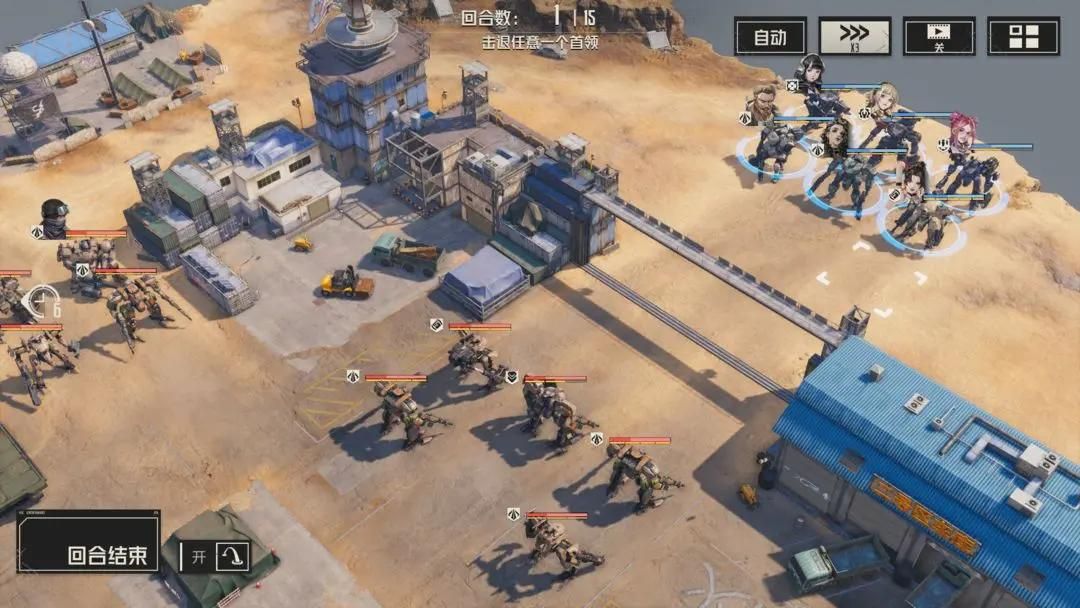Screen dimensions: 1080x608
Task: Toggle the 开 curved-arrow switch
Action: click(214, 556)
